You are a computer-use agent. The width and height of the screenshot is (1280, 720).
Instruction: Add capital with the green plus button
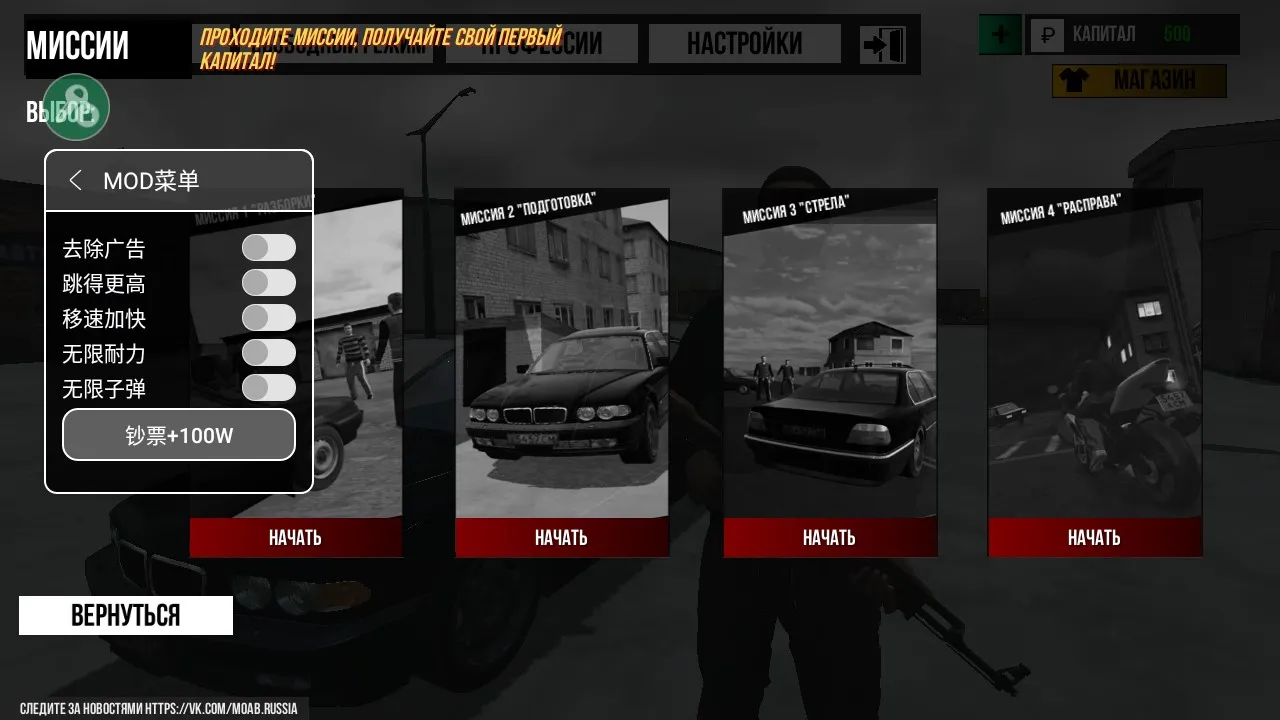pyautogui.click(x=999, y=36)
